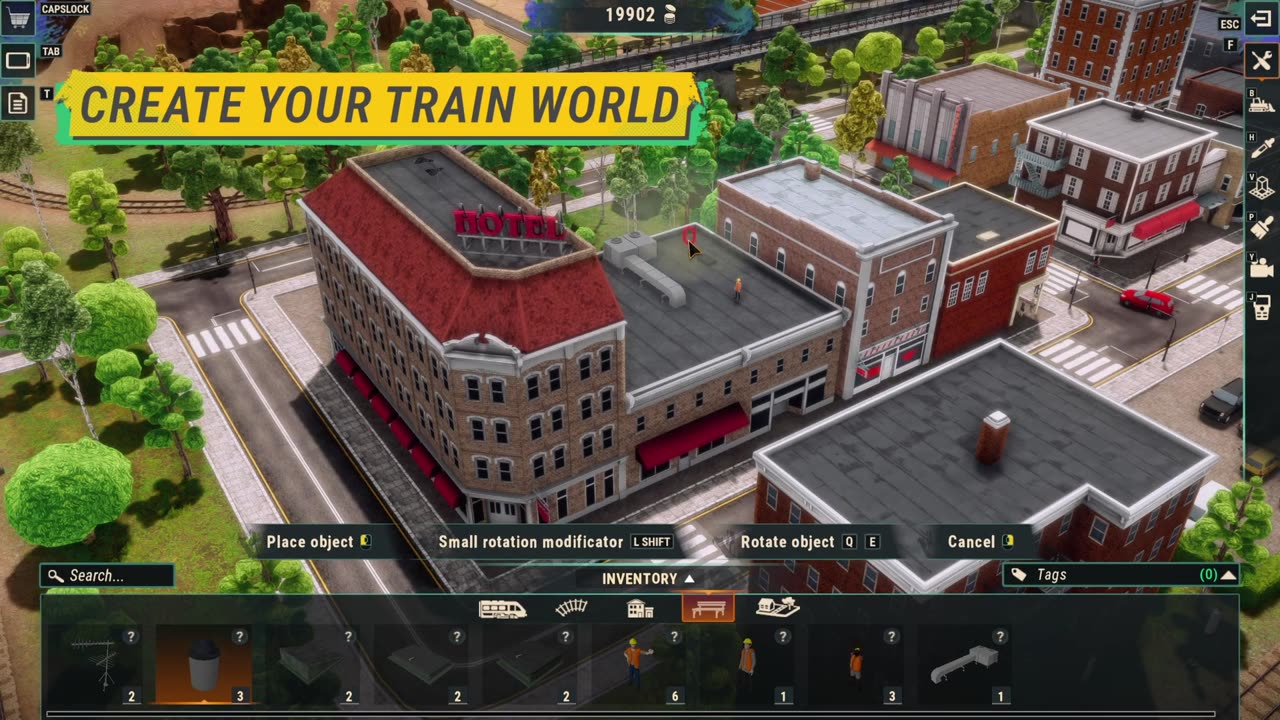Select the wrench and screwdriver build tool
This screenshot has height=720, width=1280.
[1261, 60]
